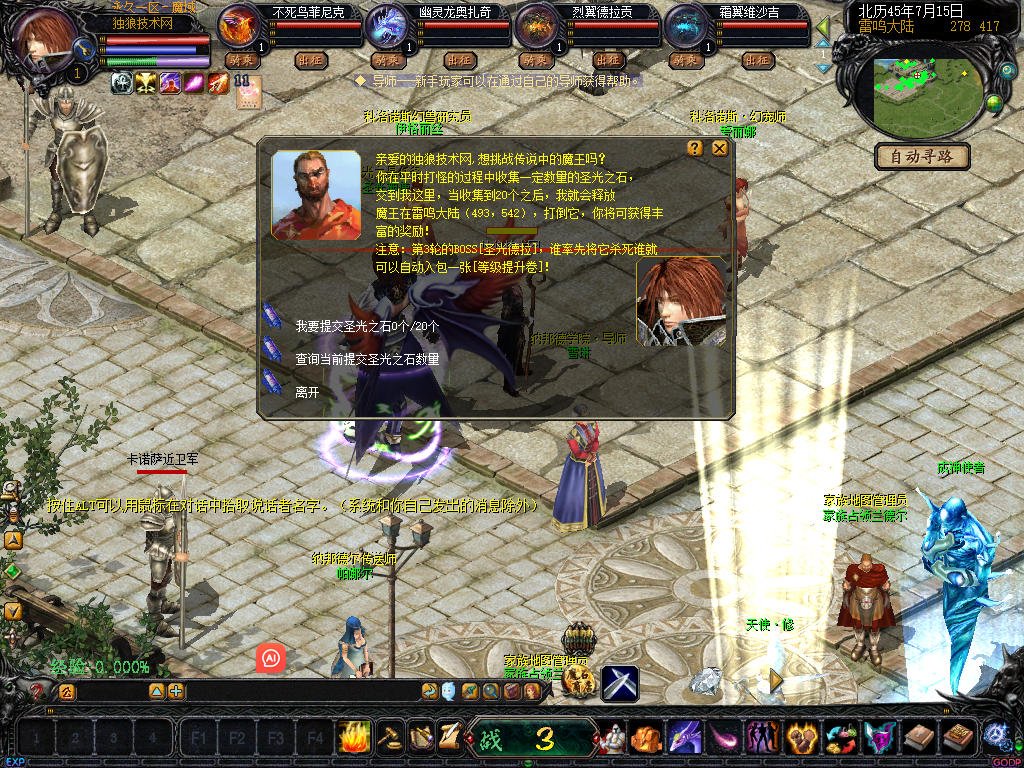The height and width of the screenshot is (768, 1024).
Task: Click the red AI overlay button
Action: click(x=271, y=657)
